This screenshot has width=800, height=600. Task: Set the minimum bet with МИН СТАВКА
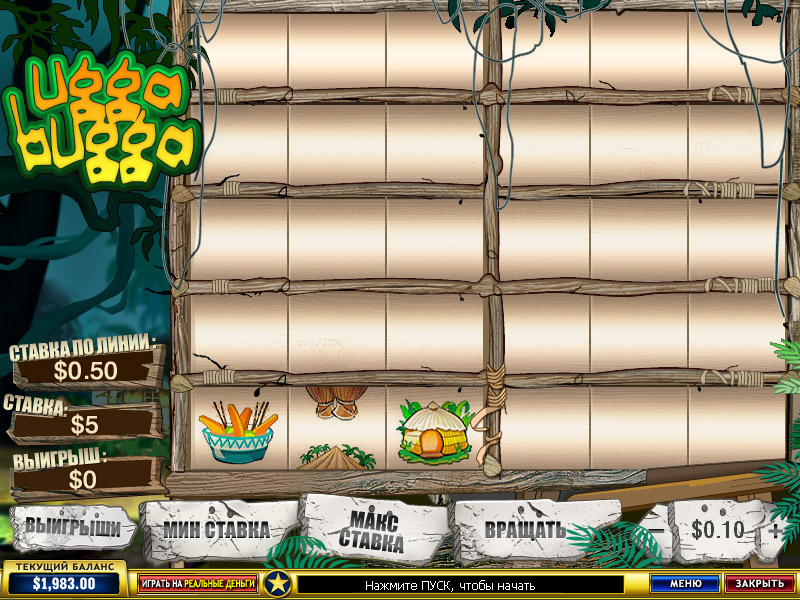coord(217,529)
